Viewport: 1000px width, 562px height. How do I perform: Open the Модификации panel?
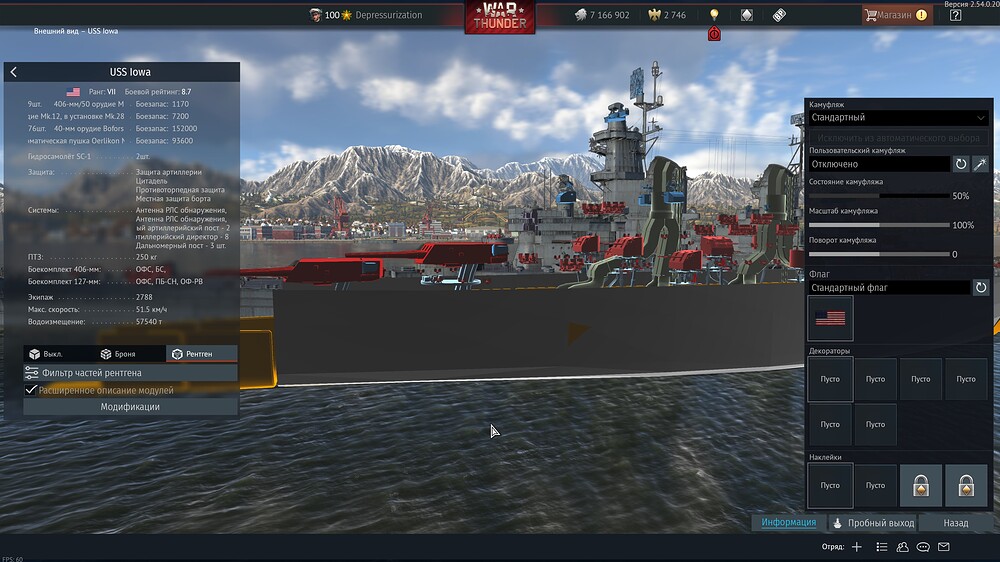pyautogui.click(x=130, y=407)
